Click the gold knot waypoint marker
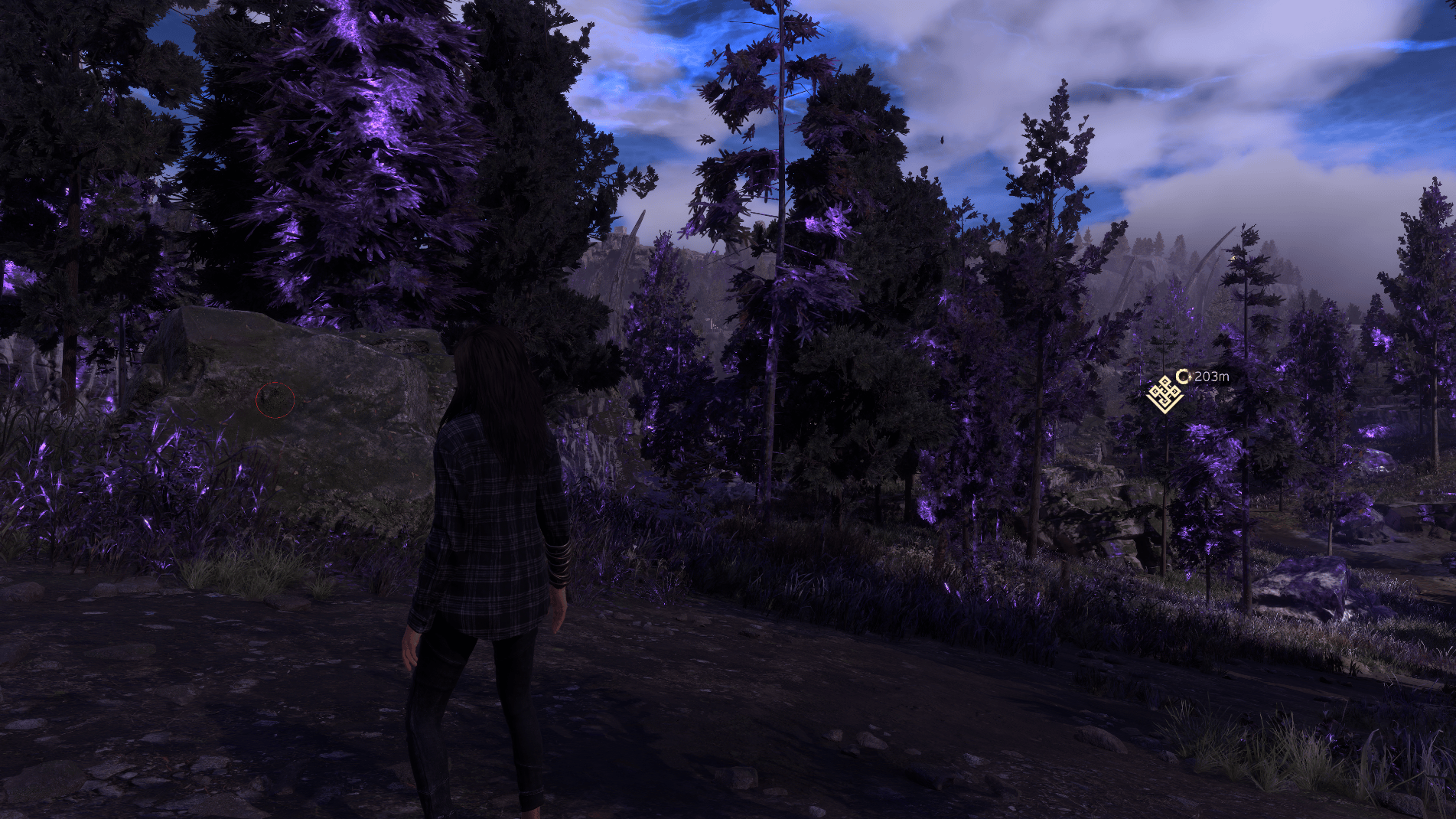This screenshot has height=819, width=1456. 1164,394
